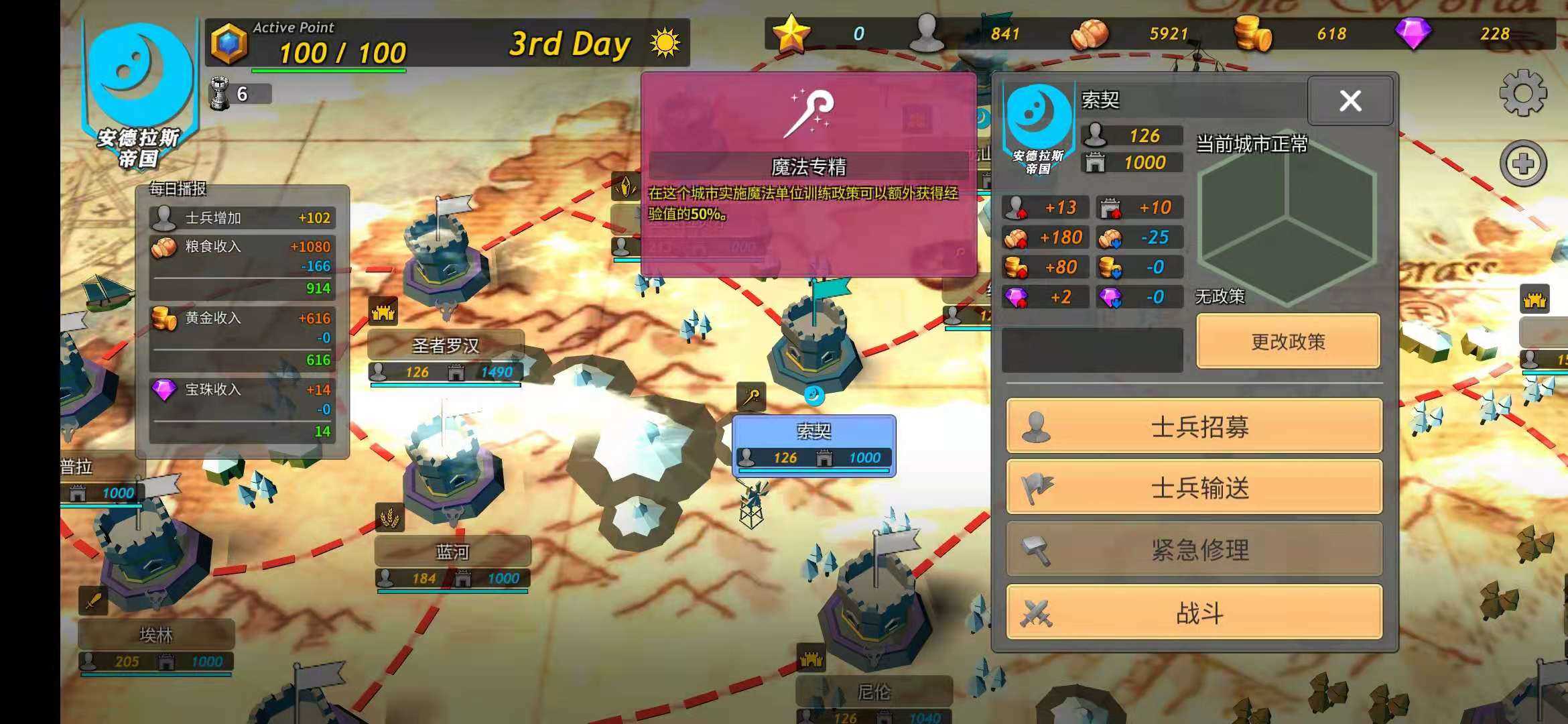Select the 蓝河 city label

(x=452, y=552)
